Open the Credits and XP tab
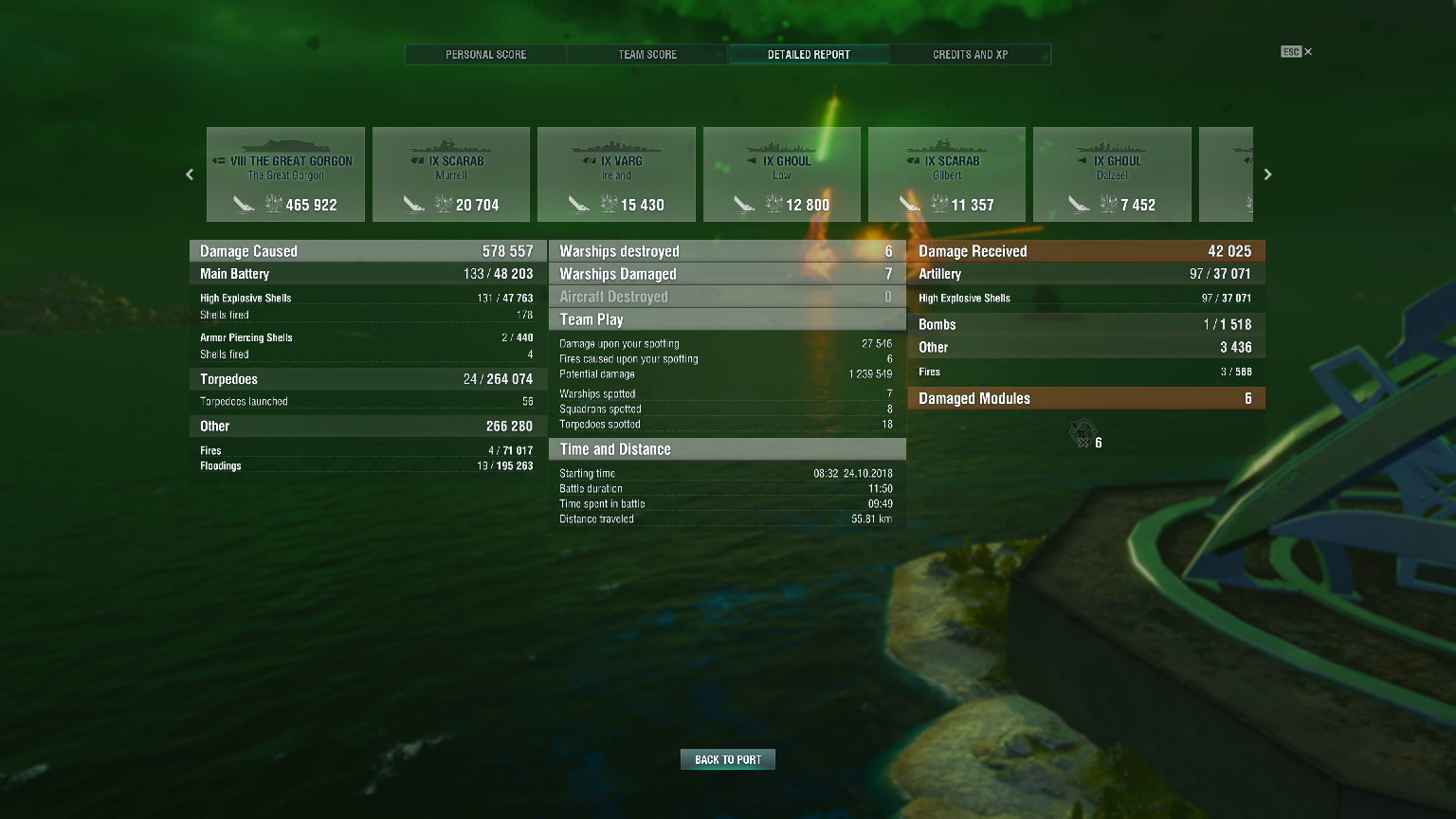The height and width of the screenshot is (819, 1456). pos(970,54)
